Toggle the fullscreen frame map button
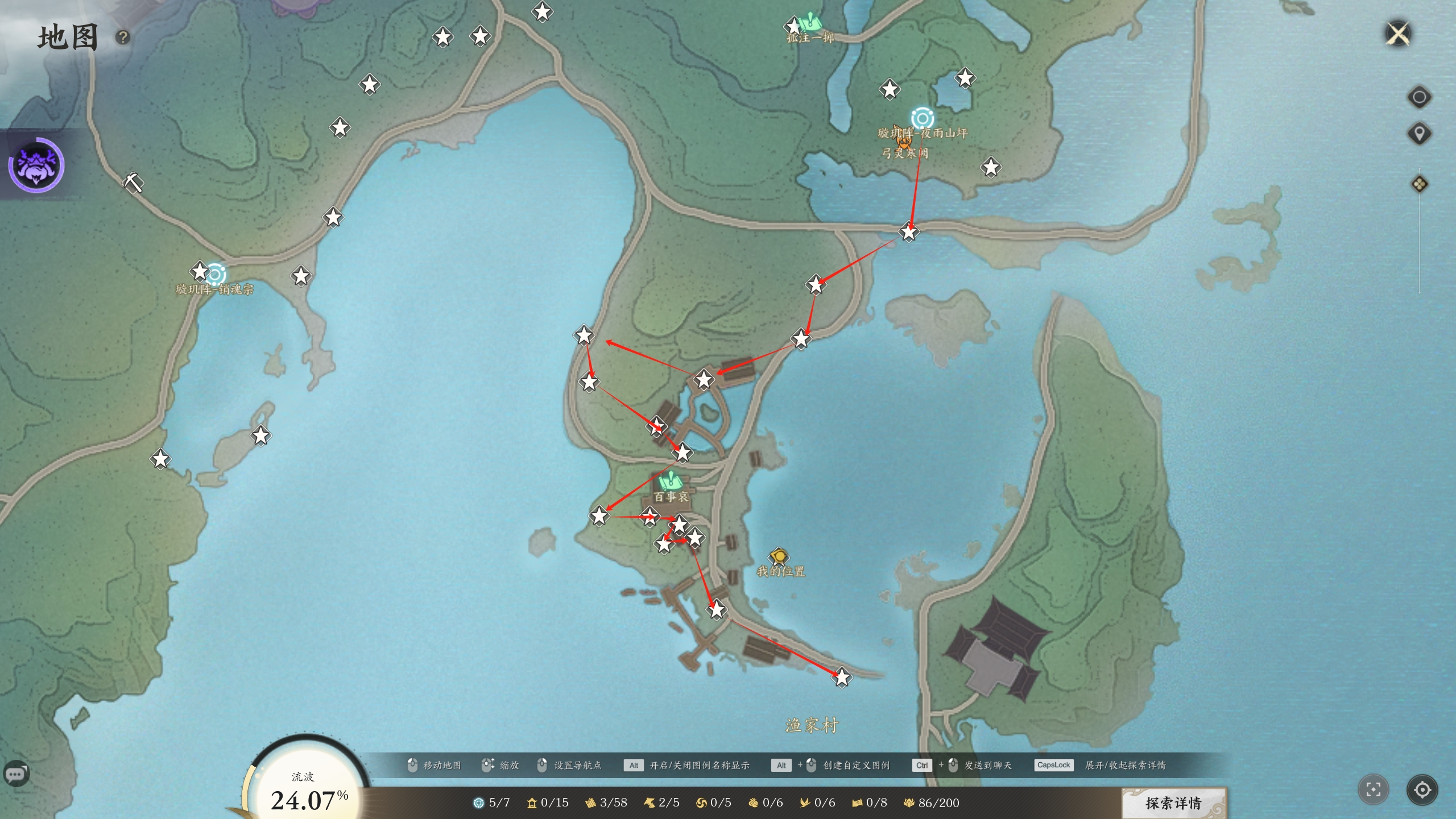1456x819 pixels. click(1373, 789)
